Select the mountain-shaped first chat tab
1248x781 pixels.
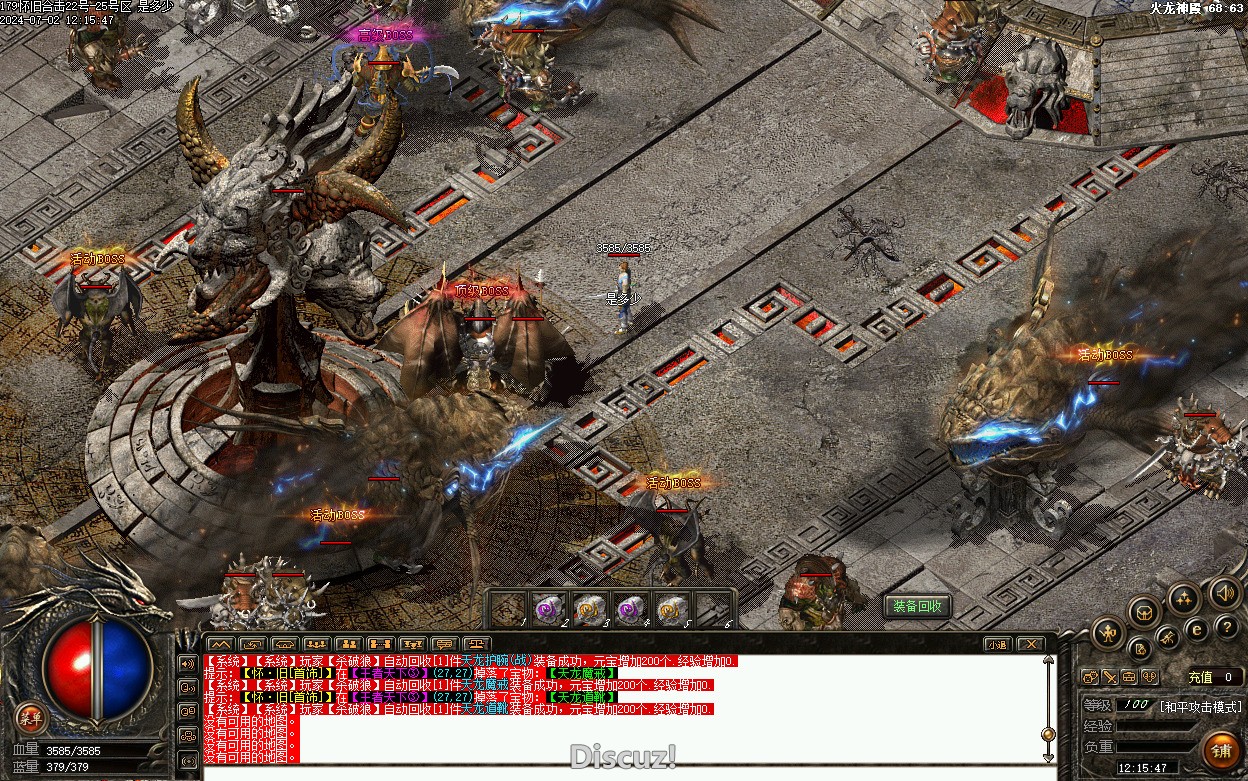[220, 644]
